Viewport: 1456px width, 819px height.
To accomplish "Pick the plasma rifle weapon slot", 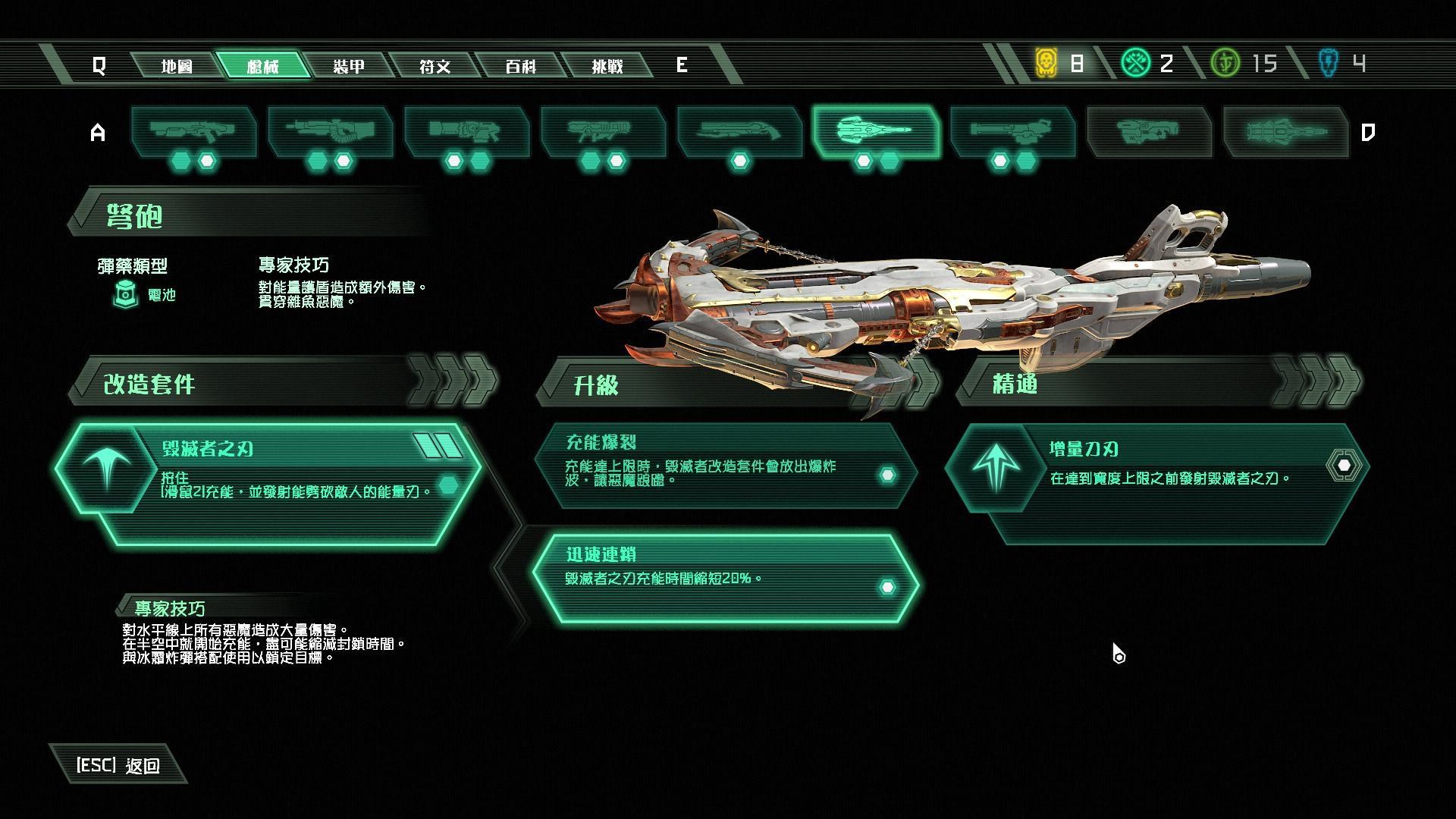I will [x=466, y=132].
